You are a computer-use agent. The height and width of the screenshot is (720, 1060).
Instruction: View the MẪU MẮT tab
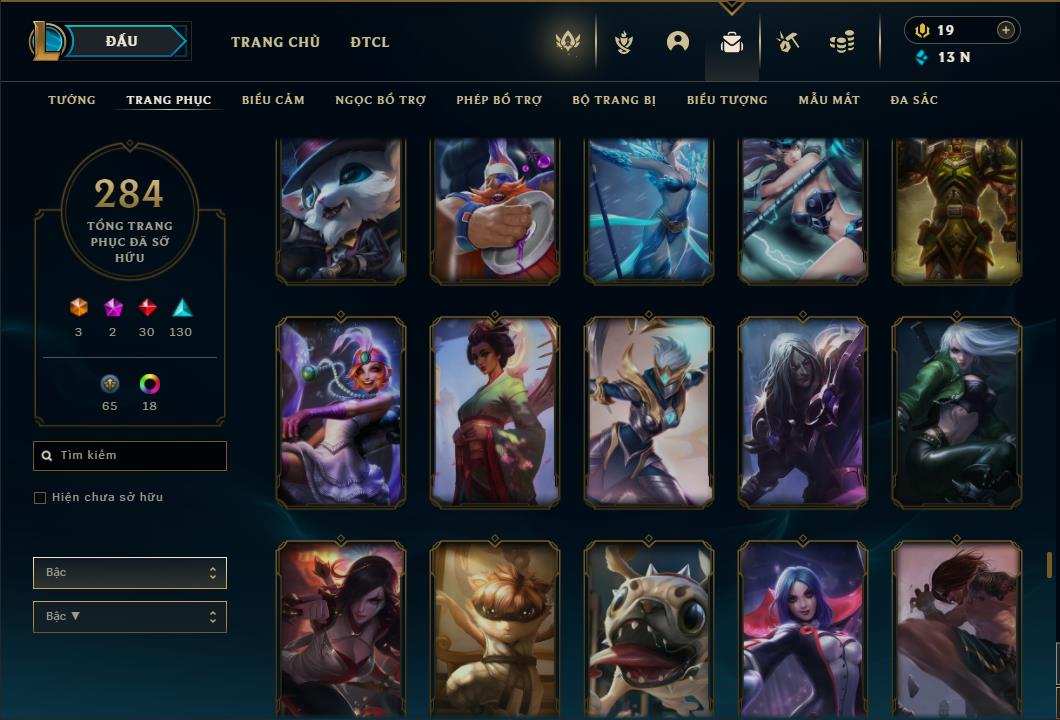click(x=829, y=100)
